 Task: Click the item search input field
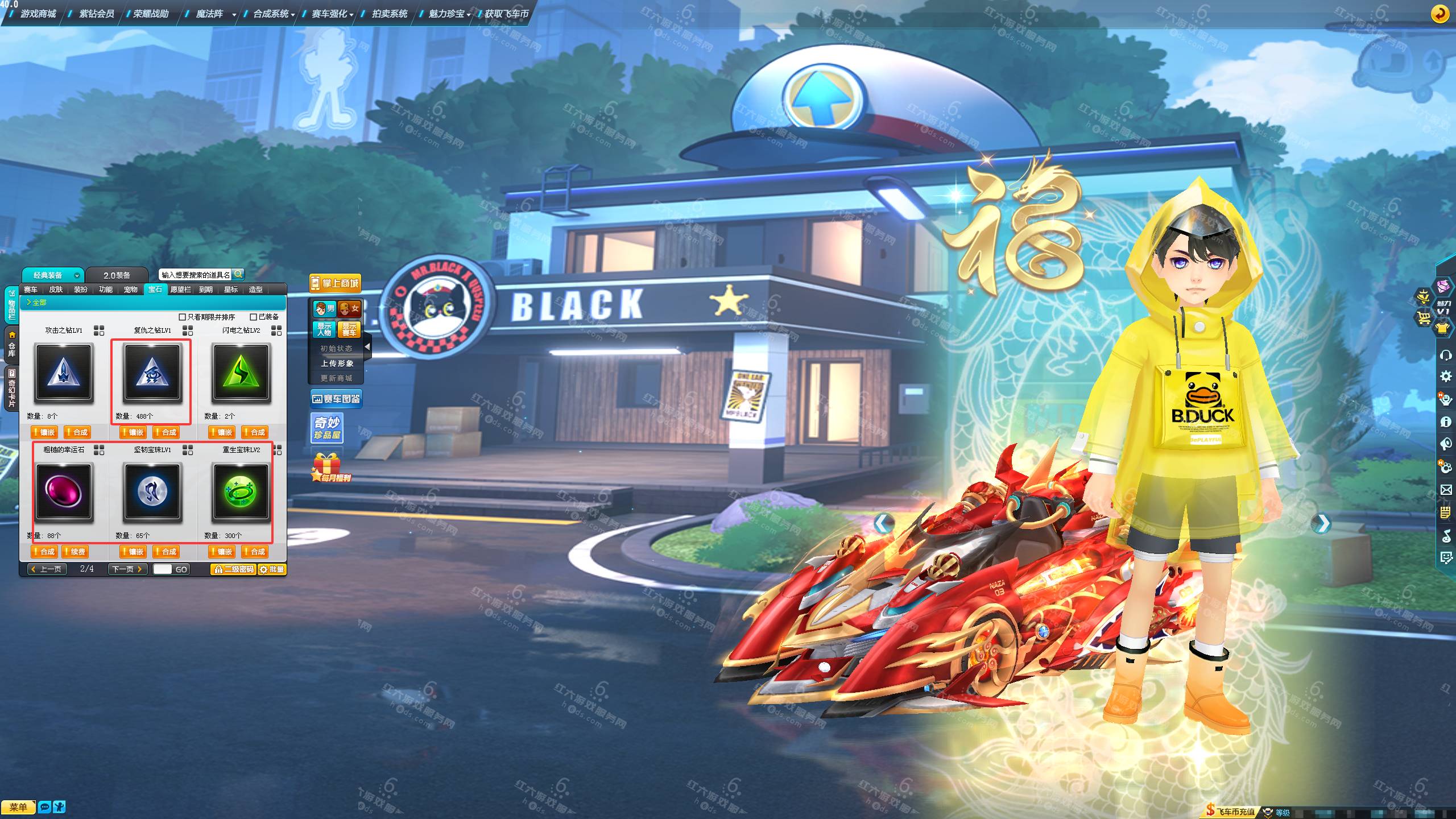195,275
